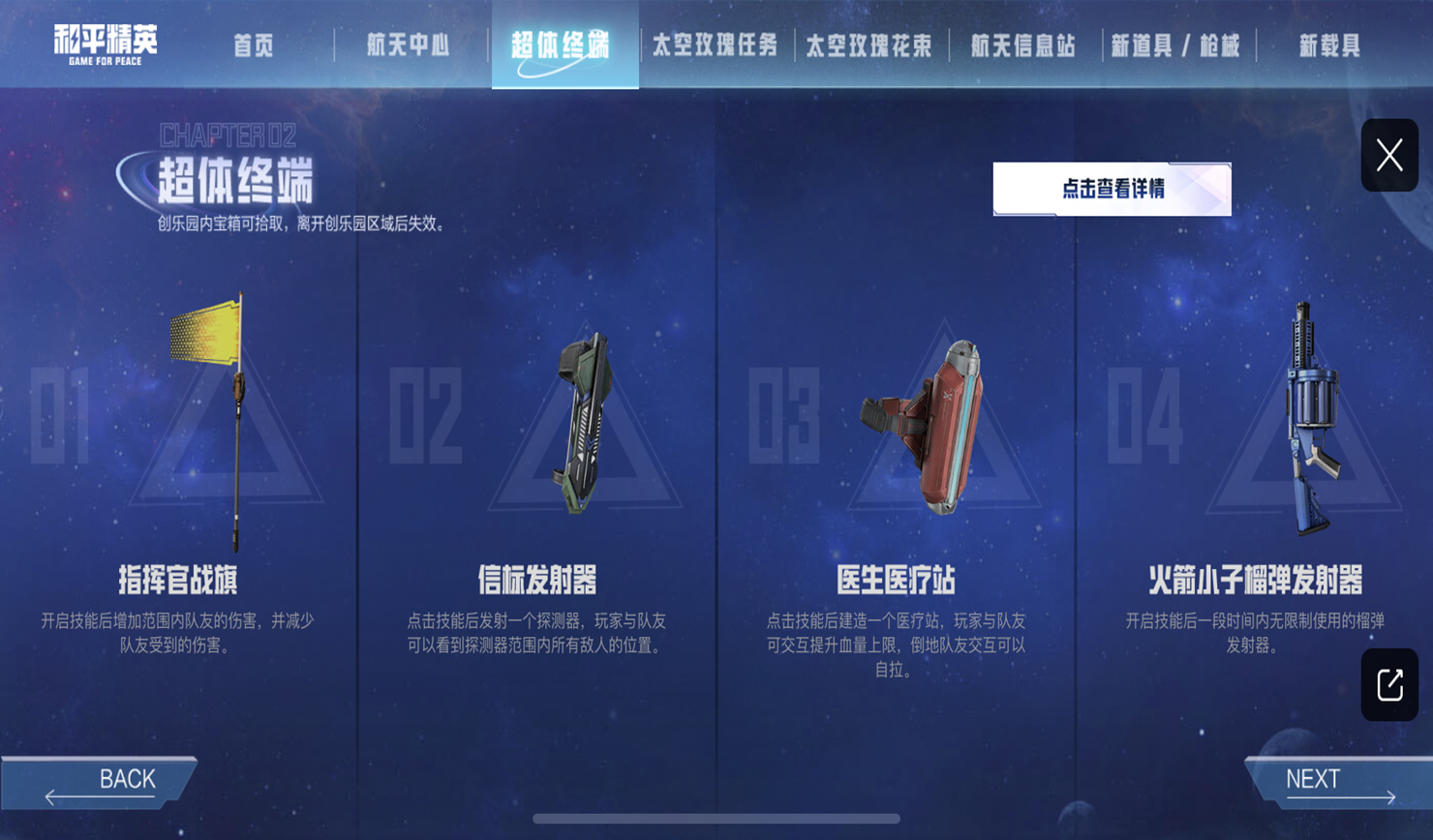1433x840 pixels.
Task: Open the share panel icon
Action: pyautogui.click(x=1389, y=685)
